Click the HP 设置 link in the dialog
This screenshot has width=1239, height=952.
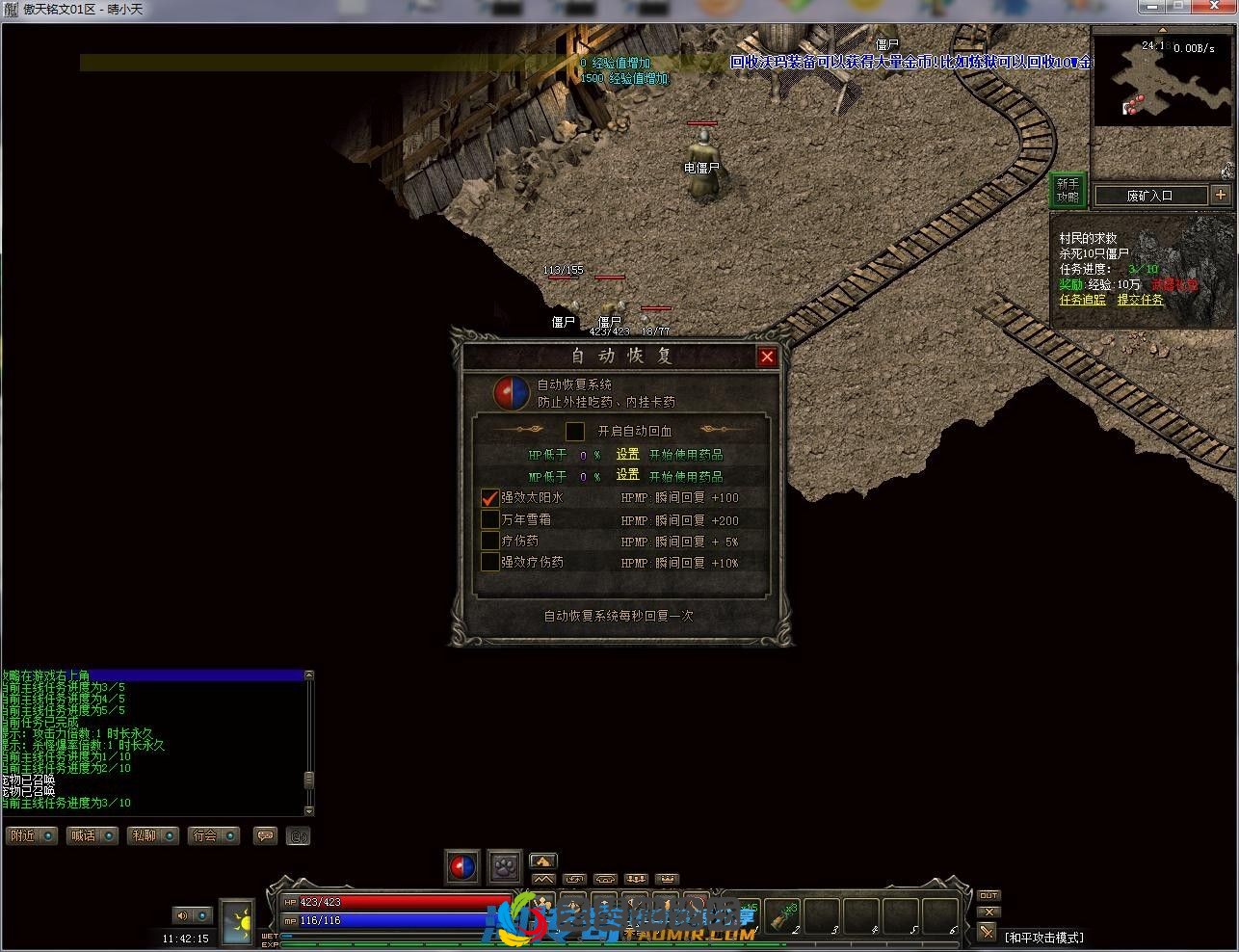click(x=626, y=454)
